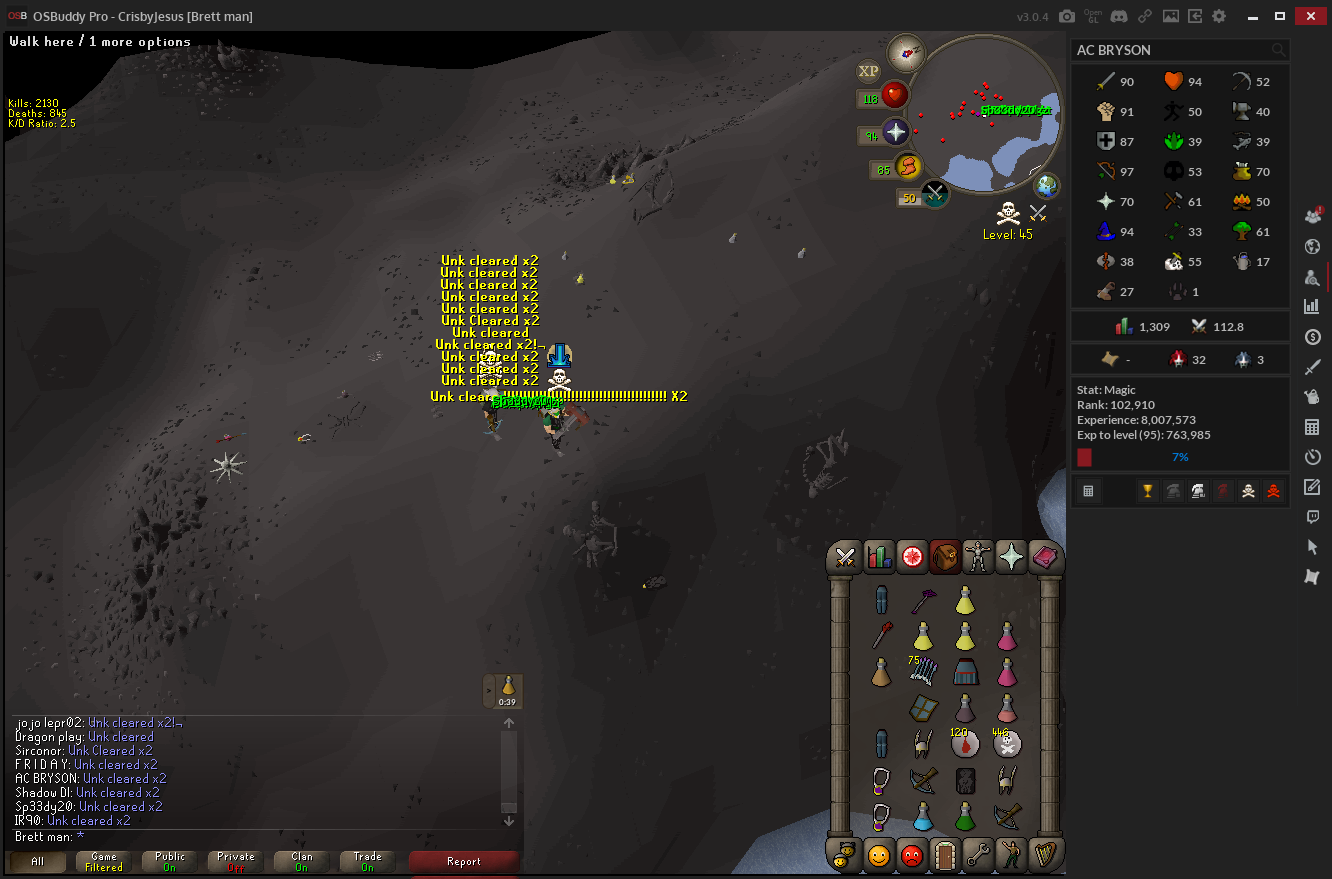1332x879 pixels.
Task: Toggle the quick-prayers orb
Action: [895, 133]
